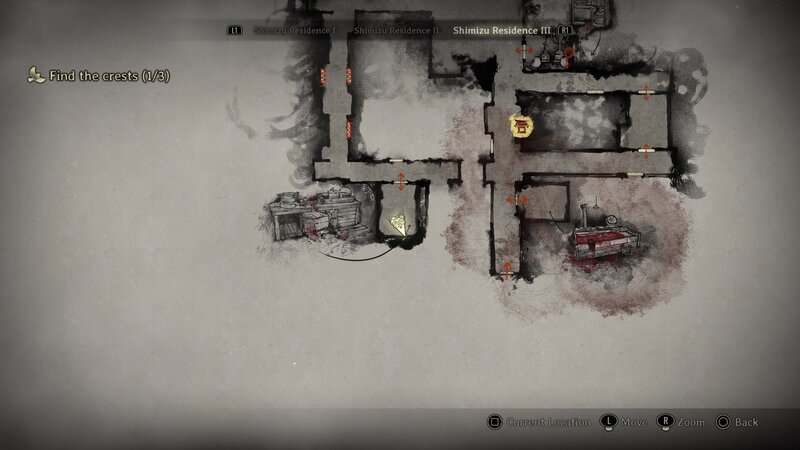Viewport: 800px width, 450px height.
Task: Select the Shimizu Residence III tab
Action: (x=501, y=30)
